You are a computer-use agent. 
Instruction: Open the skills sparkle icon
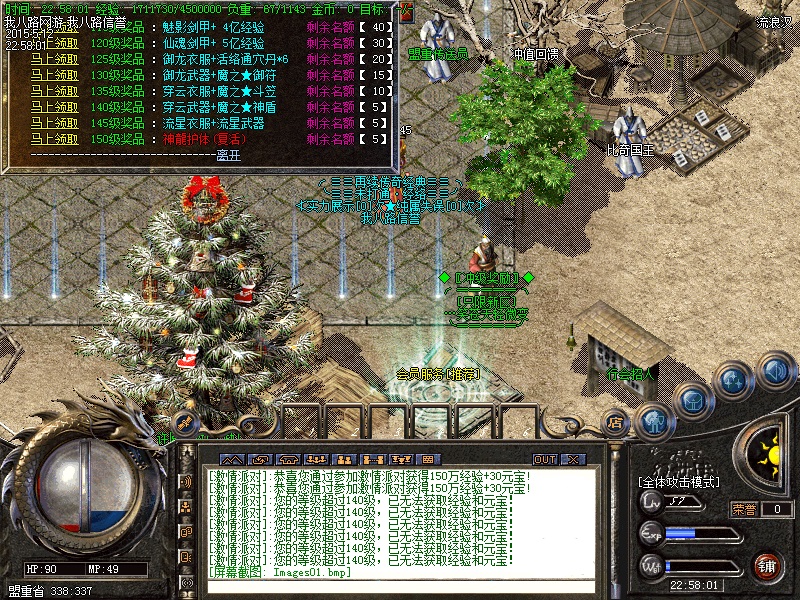734,380
